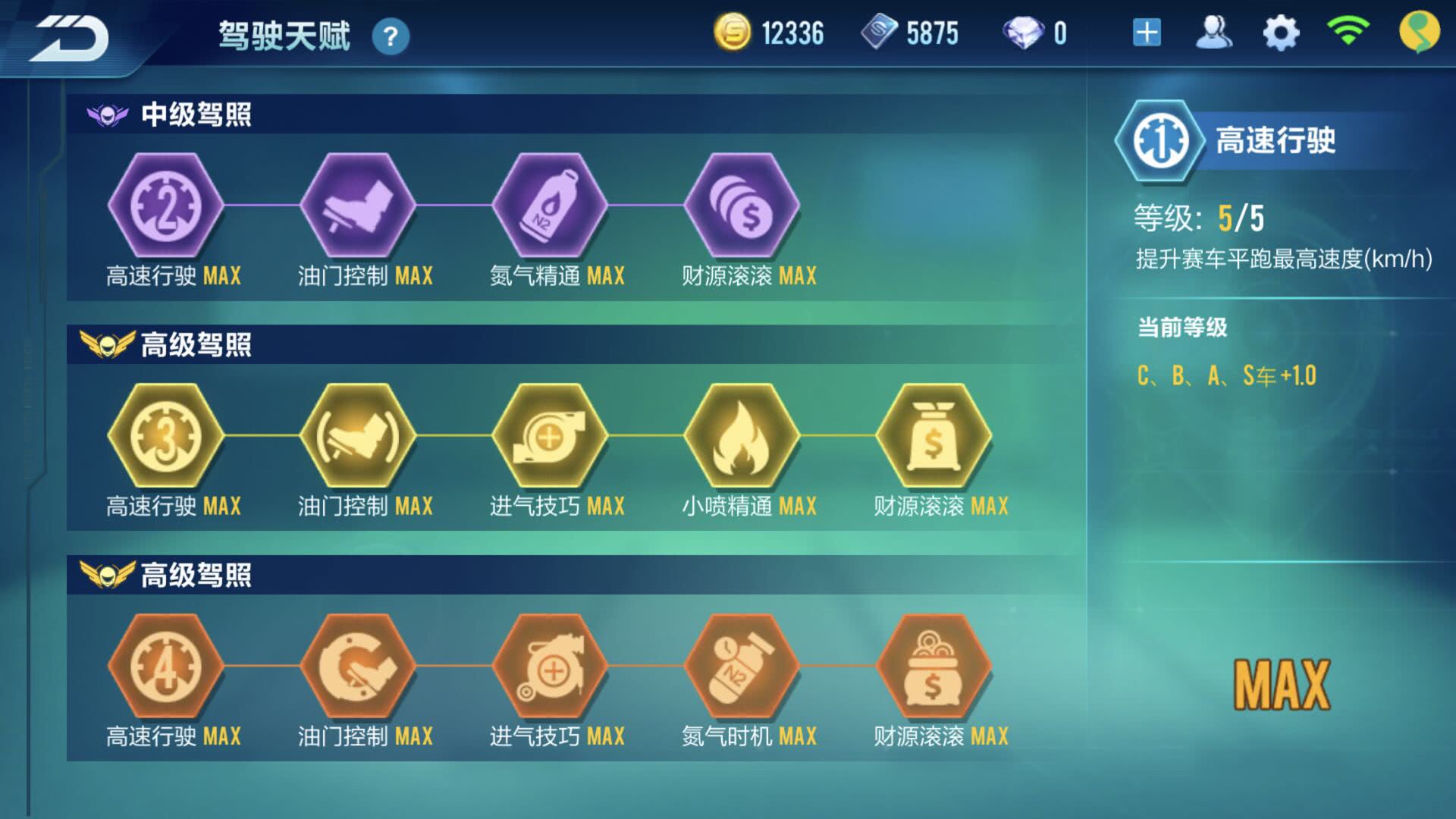Screen dimensions: 1456x819
Task: Pick the orange number 4 high-speed talent
Action: tap(165, 667)
